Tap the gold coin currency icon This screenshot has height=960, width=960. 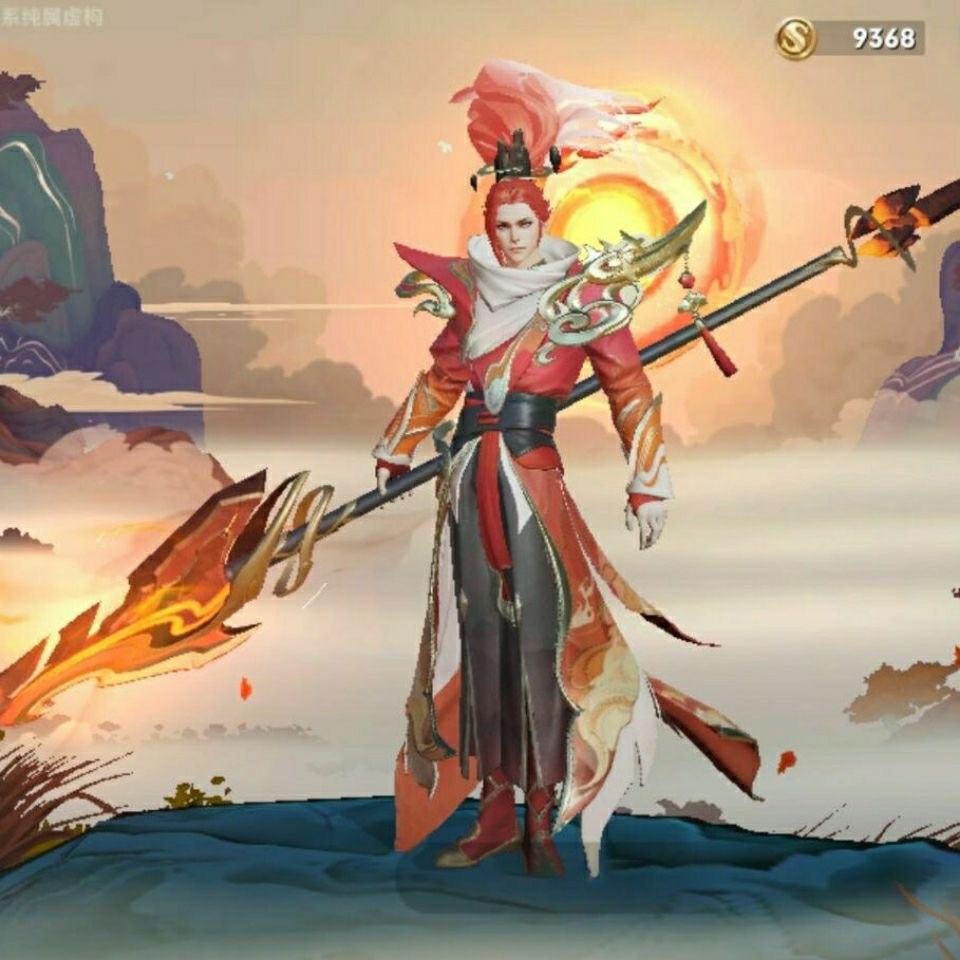[796, 39]
